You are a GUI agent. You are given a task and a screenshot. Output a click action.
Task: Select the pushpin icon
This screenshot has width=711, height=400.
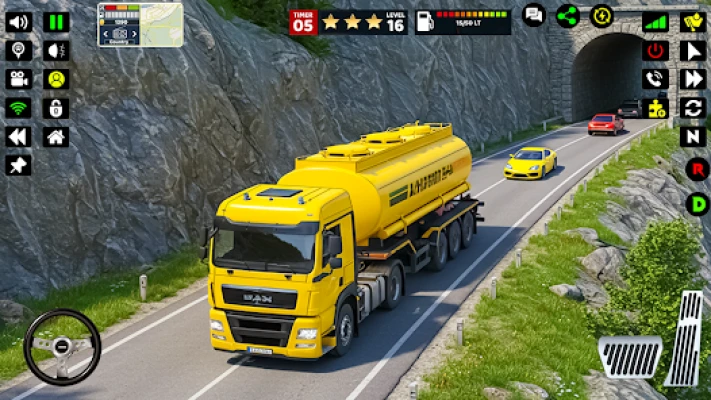click(x=19, y=165)
